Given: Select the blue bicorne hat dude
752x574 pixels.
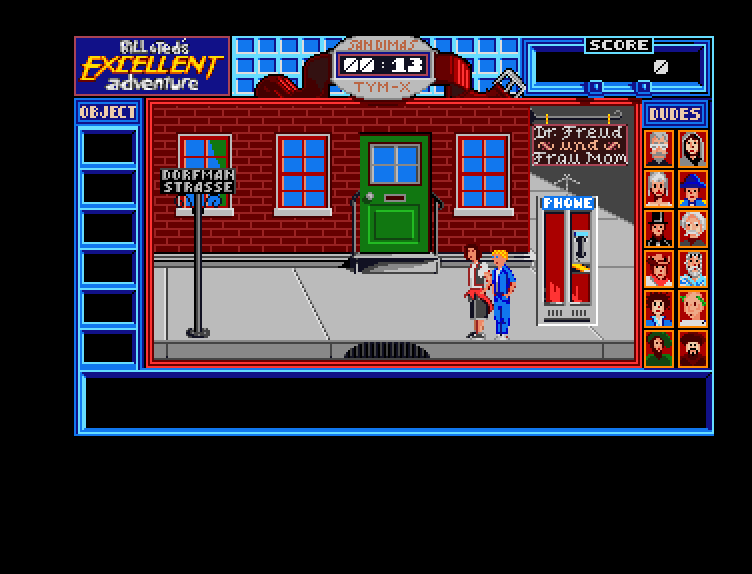Looking at the screenshot, I should (x=692, y=188).
